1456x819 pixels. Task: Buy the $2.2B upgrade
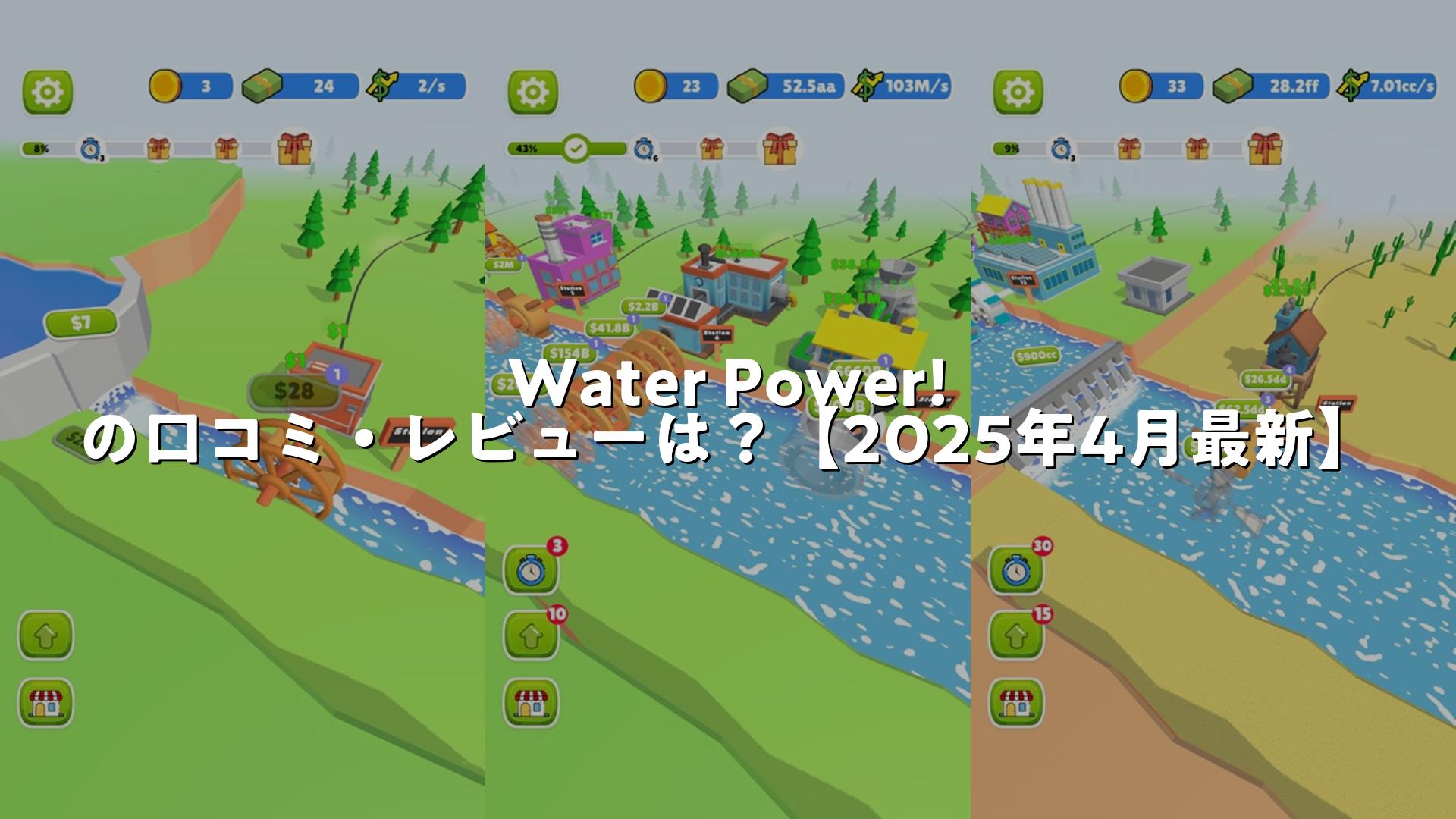pyautogui.click(x=644, y=306)
